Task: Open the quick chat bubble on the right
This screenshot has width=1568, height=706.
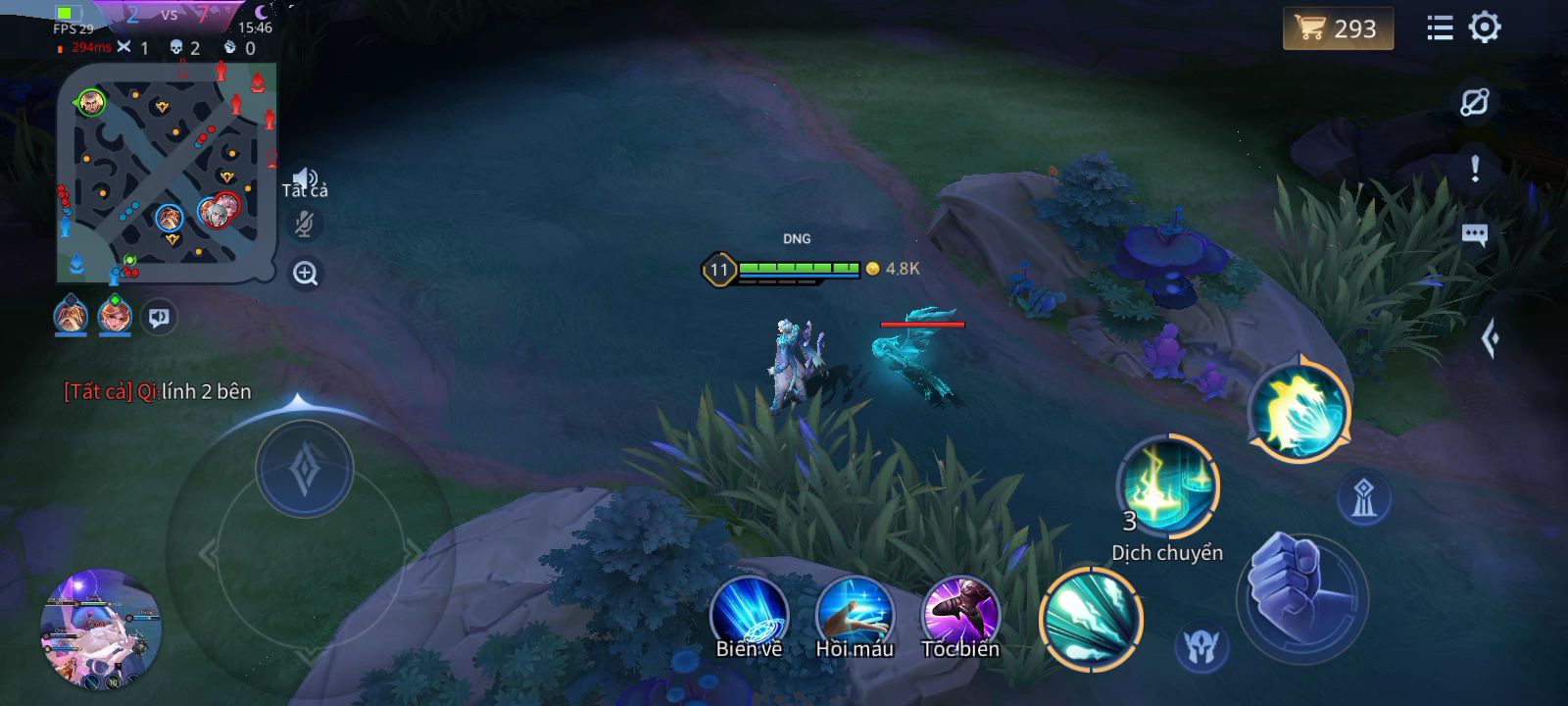Action: pyautogui.click(x=1474, y=234)
